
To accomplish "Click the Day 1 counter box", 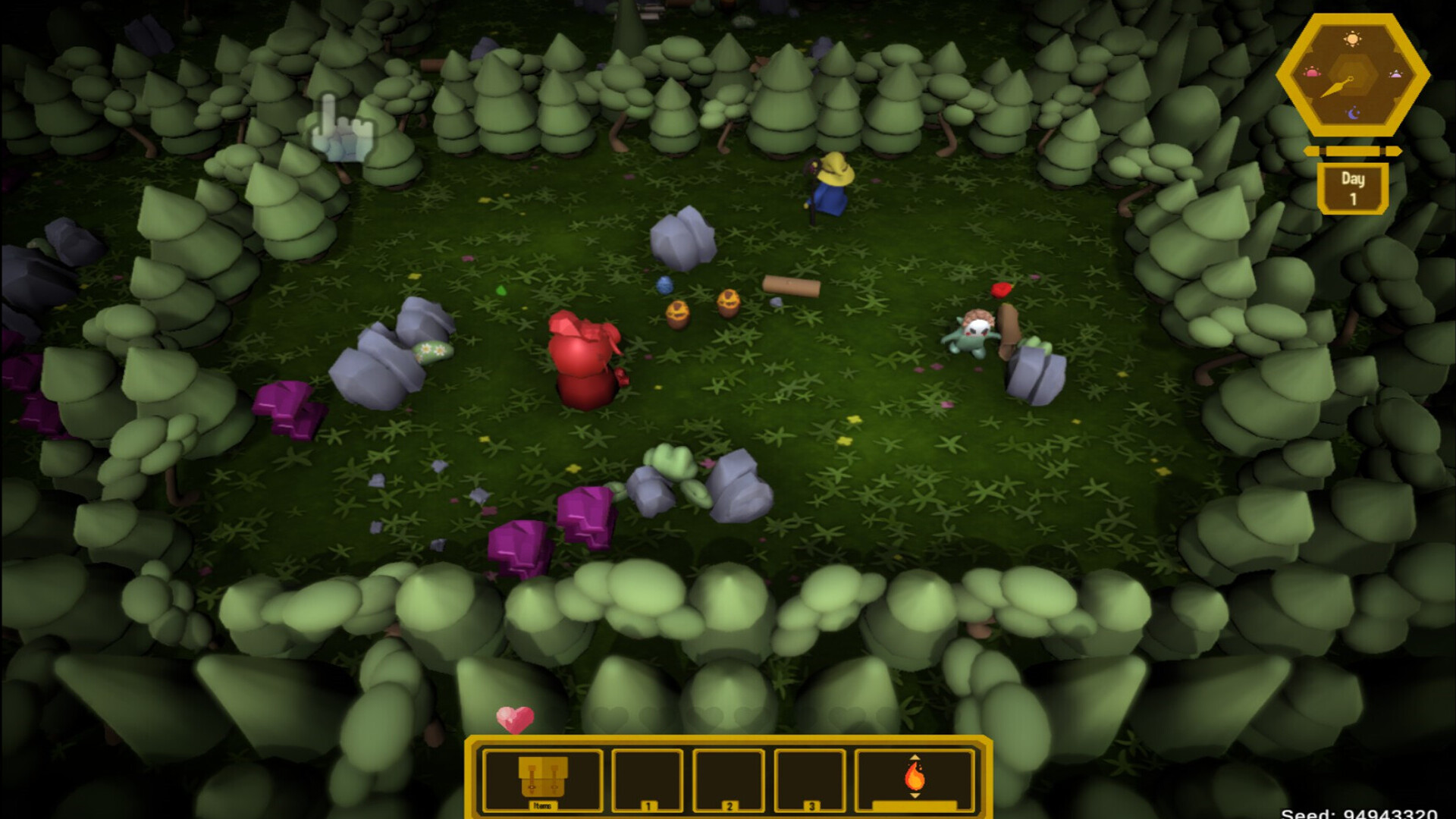I will coord(1354,187).
